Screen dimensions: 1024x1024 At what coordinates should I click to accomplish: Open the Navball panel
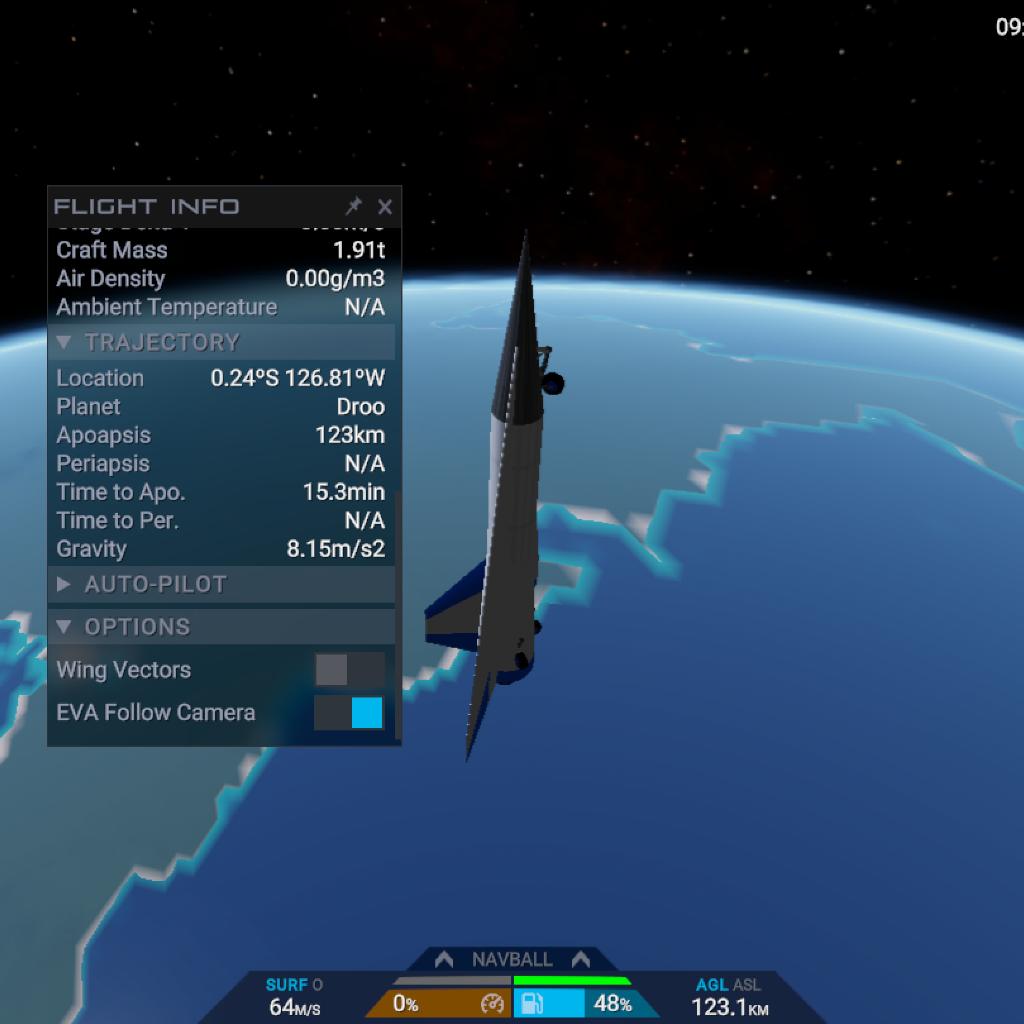[511, 960]
